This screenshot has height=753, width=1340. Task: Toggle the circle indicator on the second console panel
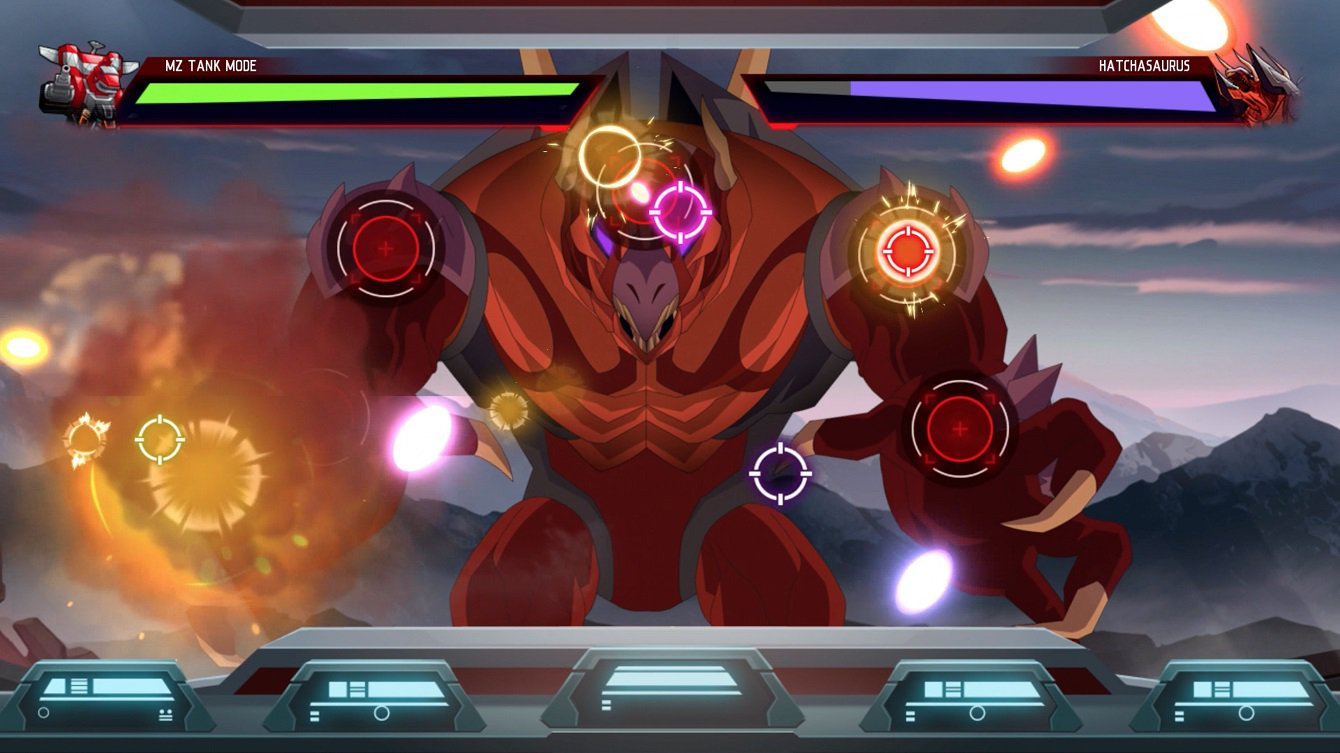pyautogui.click(x=383, y=713)
